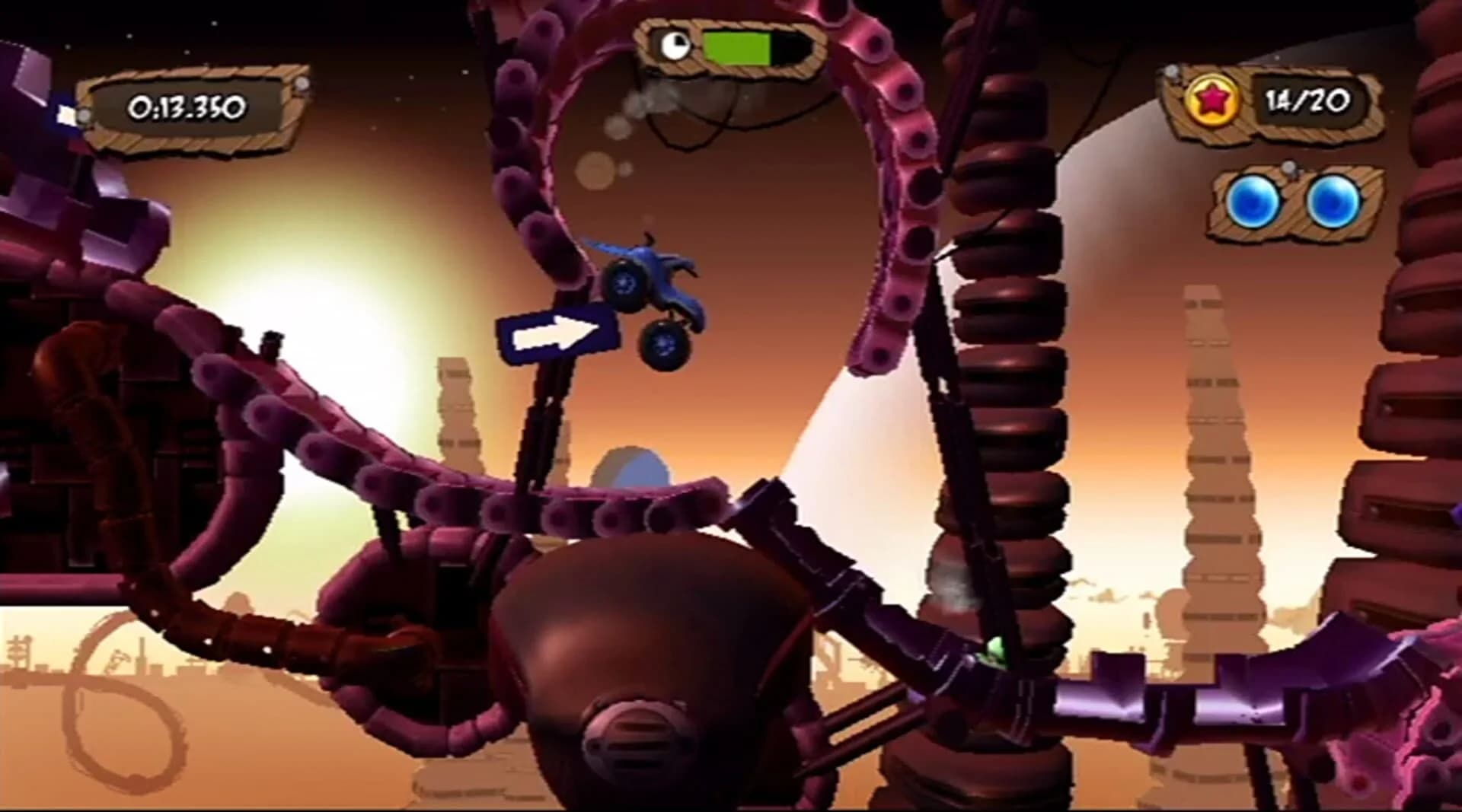Viewport: 1462px width, 812px height.
Task: Click the nail pin above the orbs panel
Action: (1288, 170)
